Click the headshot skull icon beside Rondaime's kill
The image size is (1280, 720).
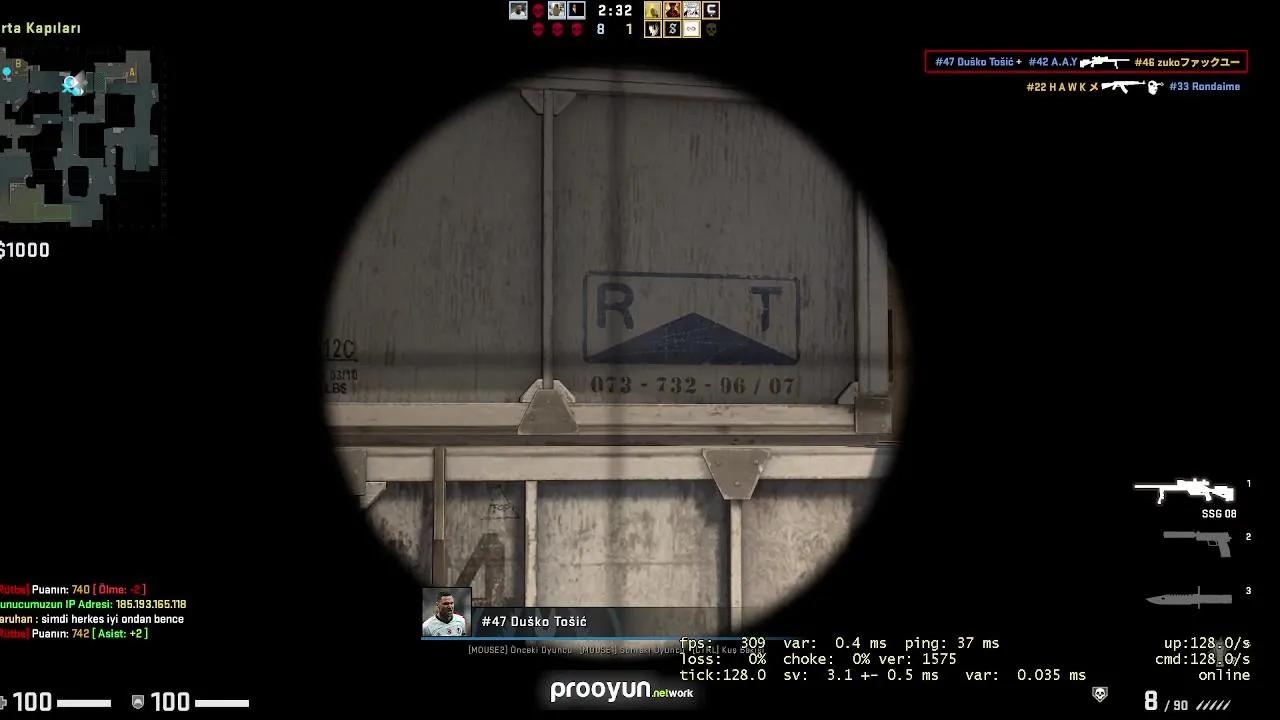pyautogui.click(x=1155, y=87)
